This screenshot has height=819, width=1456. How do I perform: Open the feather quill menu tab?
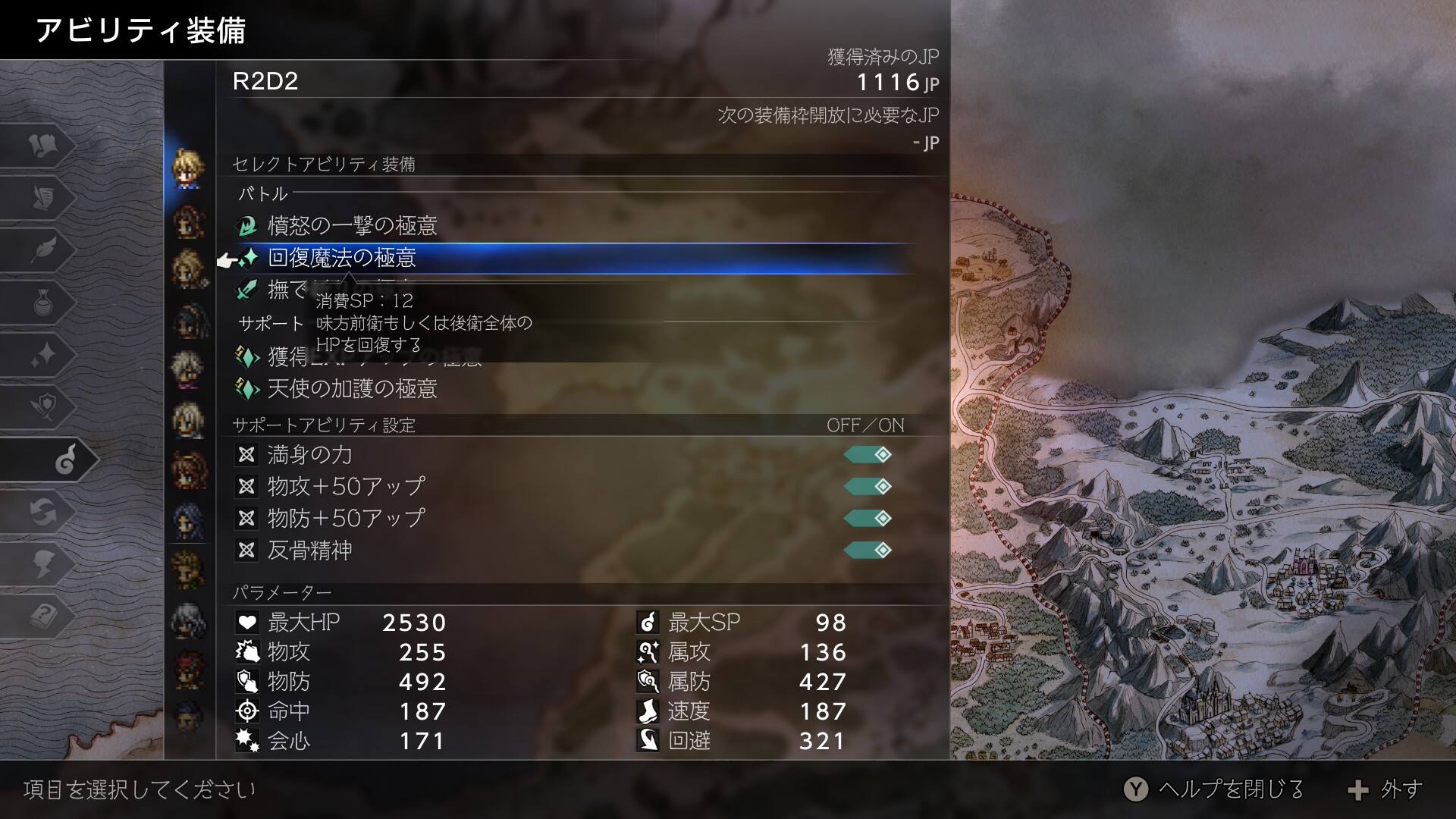tap(44, 249)
